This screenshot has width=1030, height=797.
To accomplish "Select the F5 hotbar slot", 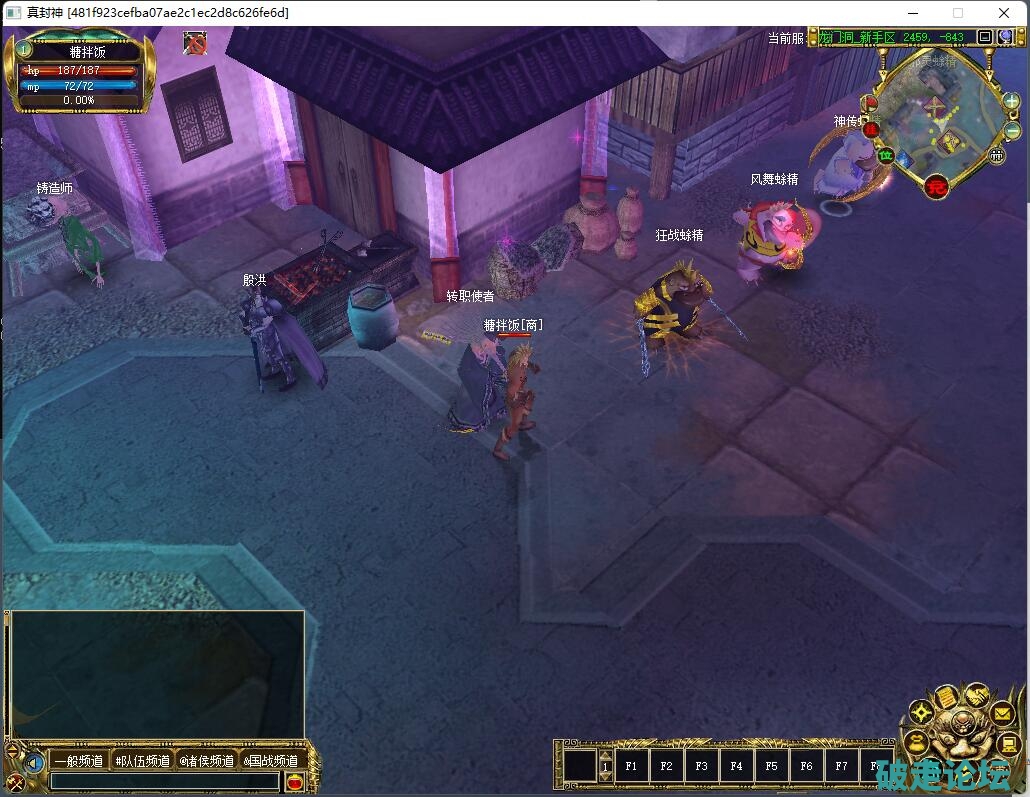I will [x=771, y=766].
